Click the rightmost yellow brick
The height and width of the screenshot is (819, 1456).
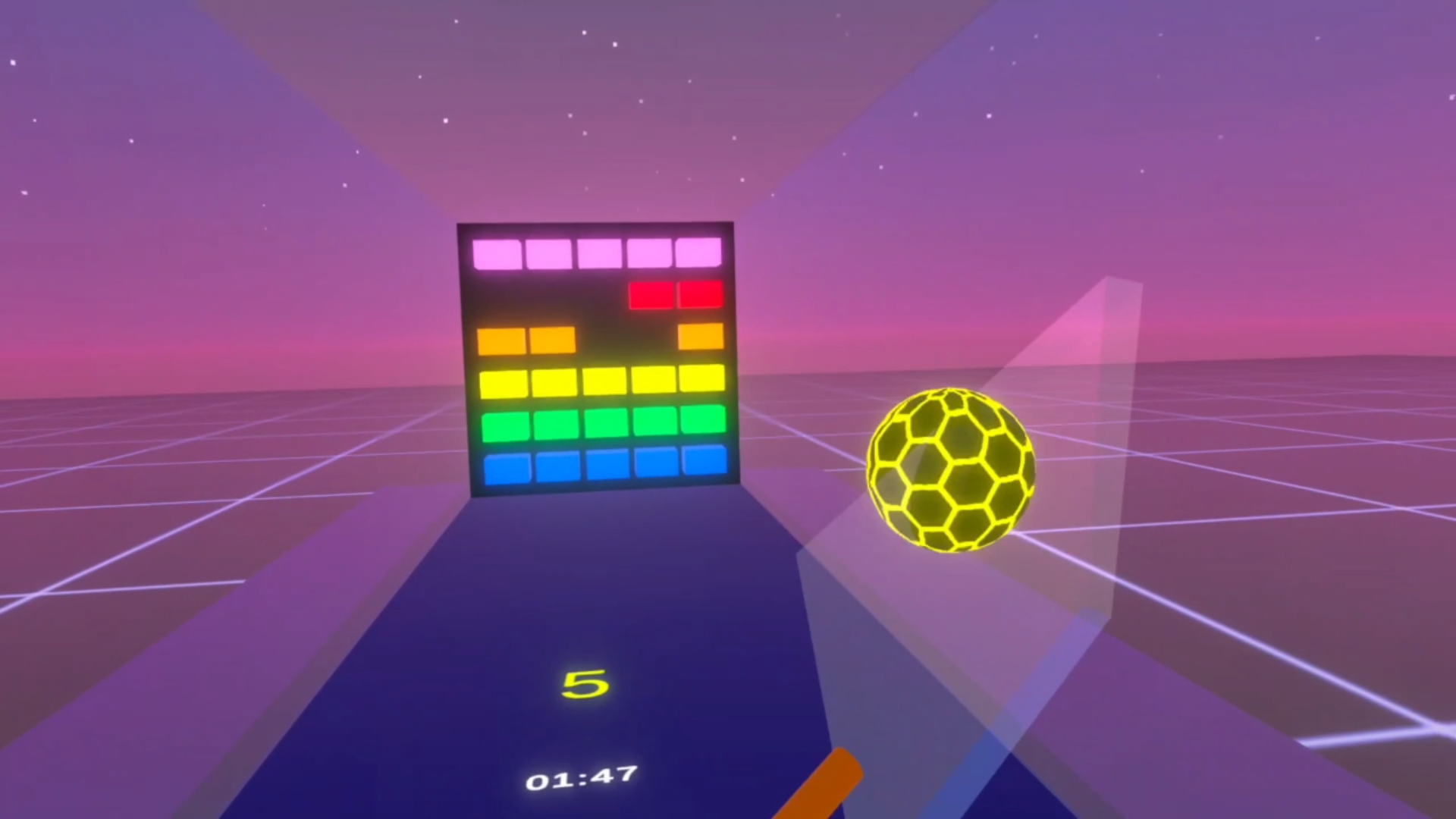click(x=703, y=383)
